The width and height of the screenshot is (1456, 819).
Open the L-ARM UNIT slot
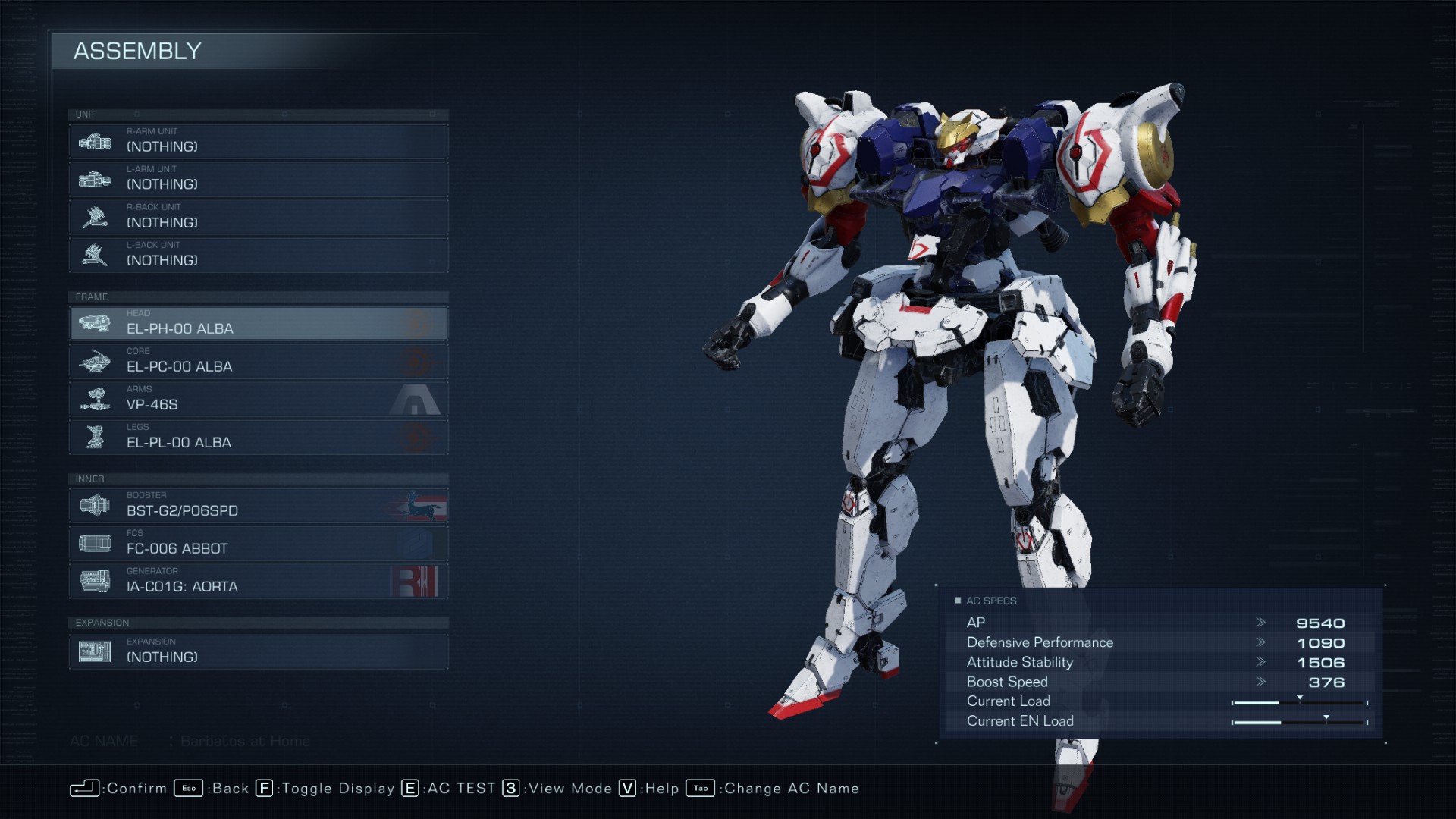[x=258, y=180]
